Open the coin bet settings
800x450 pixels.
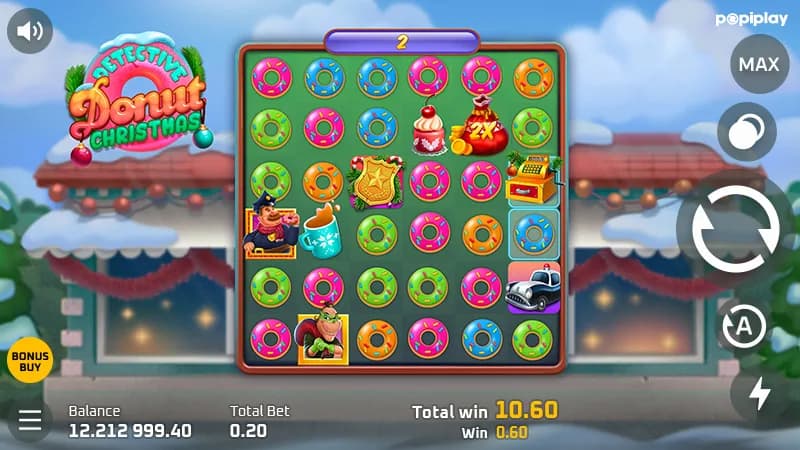click(746, 132)
